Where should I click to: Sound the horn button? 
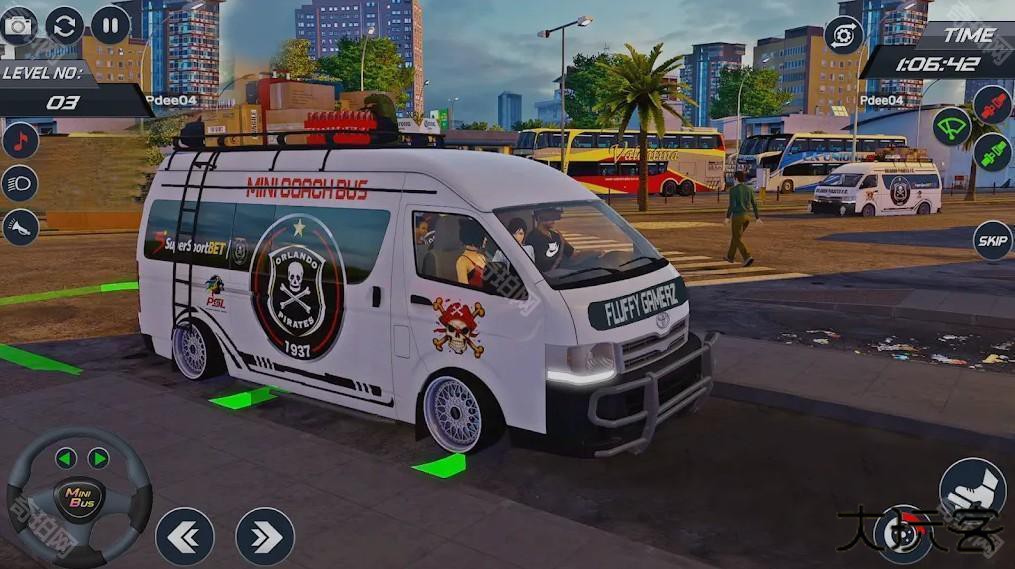[20, 227]
